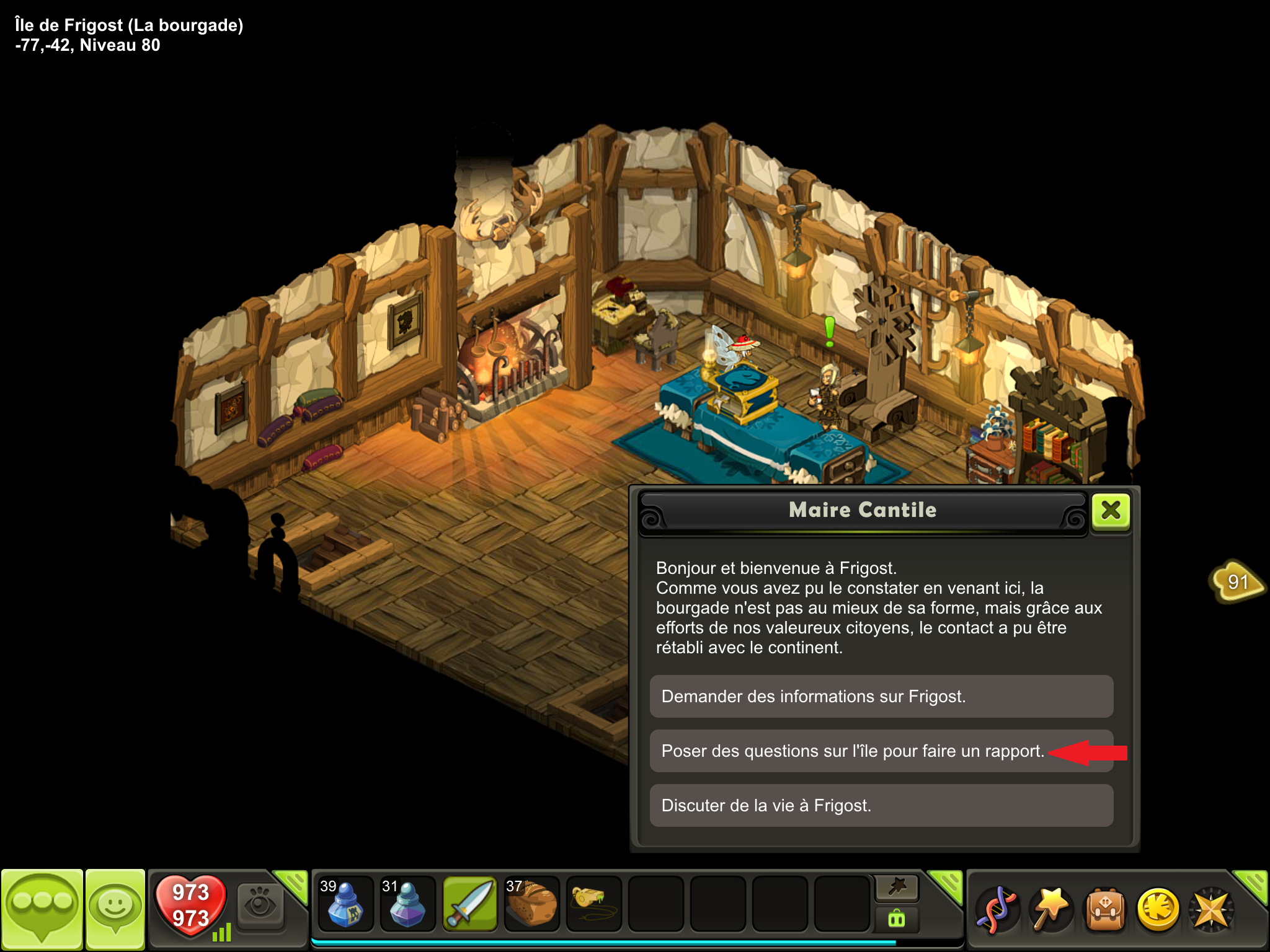Open the DNA helix characteristics menu
This screenshot has height=952, width=1270.
coord(997,910)
